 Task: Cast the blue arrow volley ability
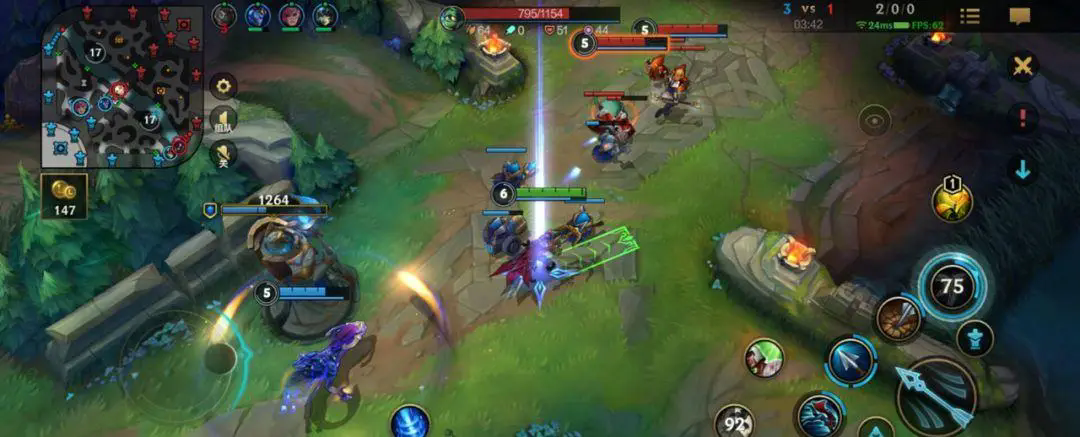tap(851, 360)
